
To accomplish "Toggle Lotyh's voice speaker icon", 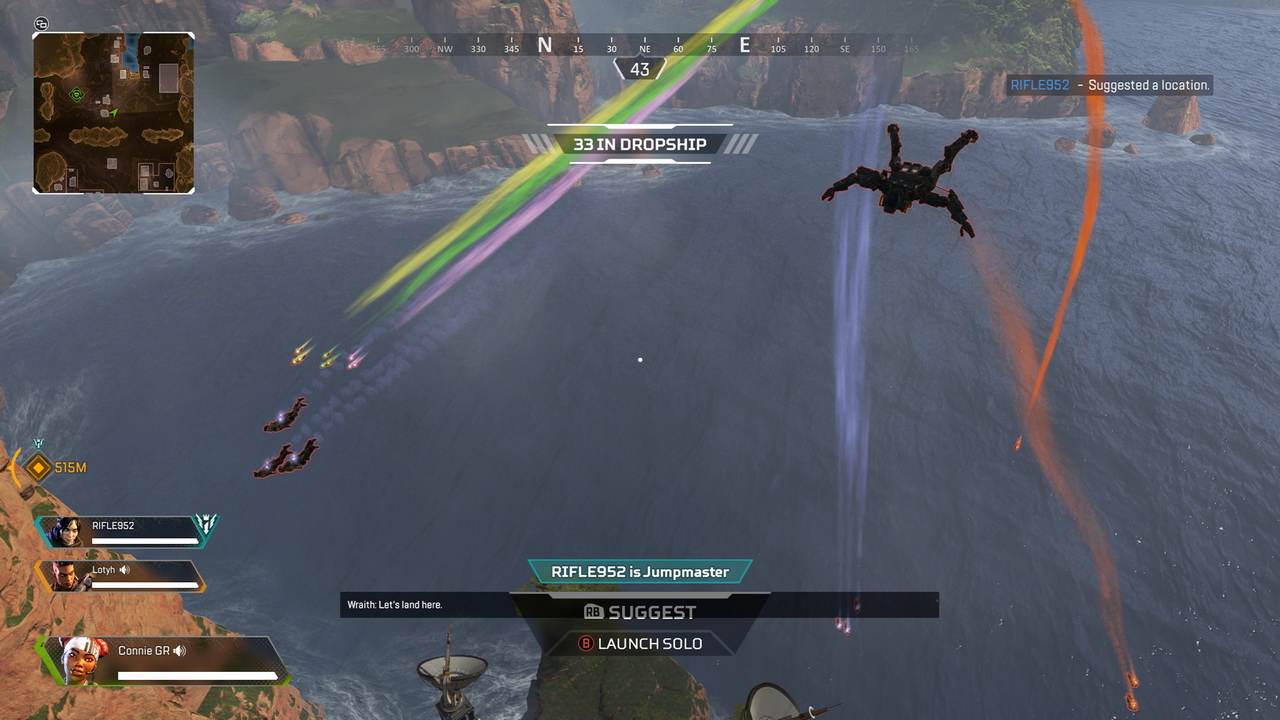I will point(124,570).
